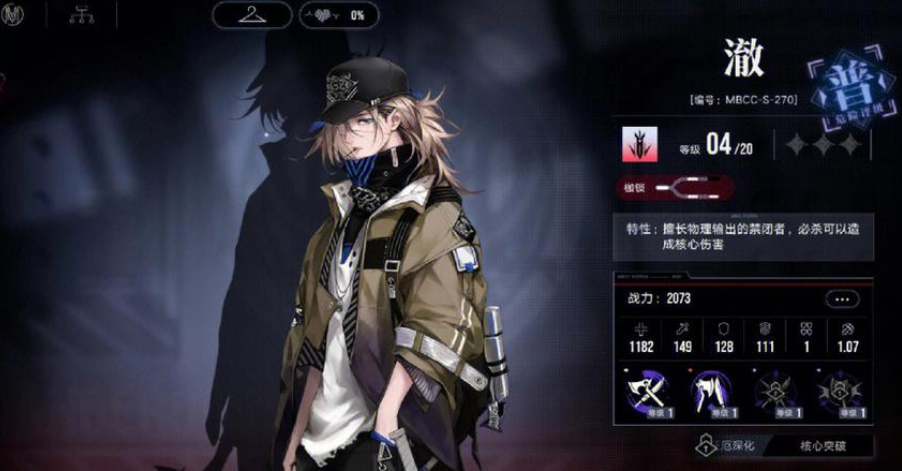The width and height of the screenshot is (902, 471).
Task: Open the M logo home menu
Action: [14, 15]
